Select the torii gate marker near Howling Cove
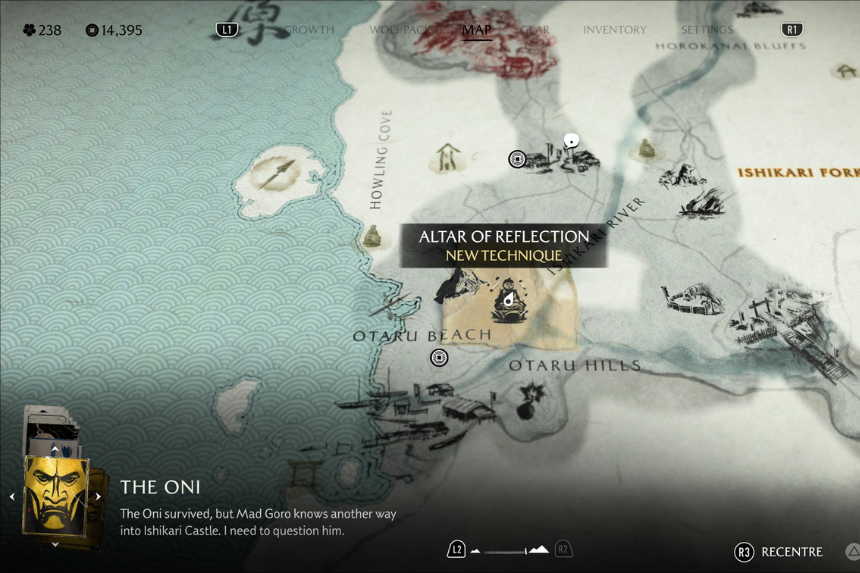Image resolution: width=860 pixels, height=573 pixels. coord(446,157)
